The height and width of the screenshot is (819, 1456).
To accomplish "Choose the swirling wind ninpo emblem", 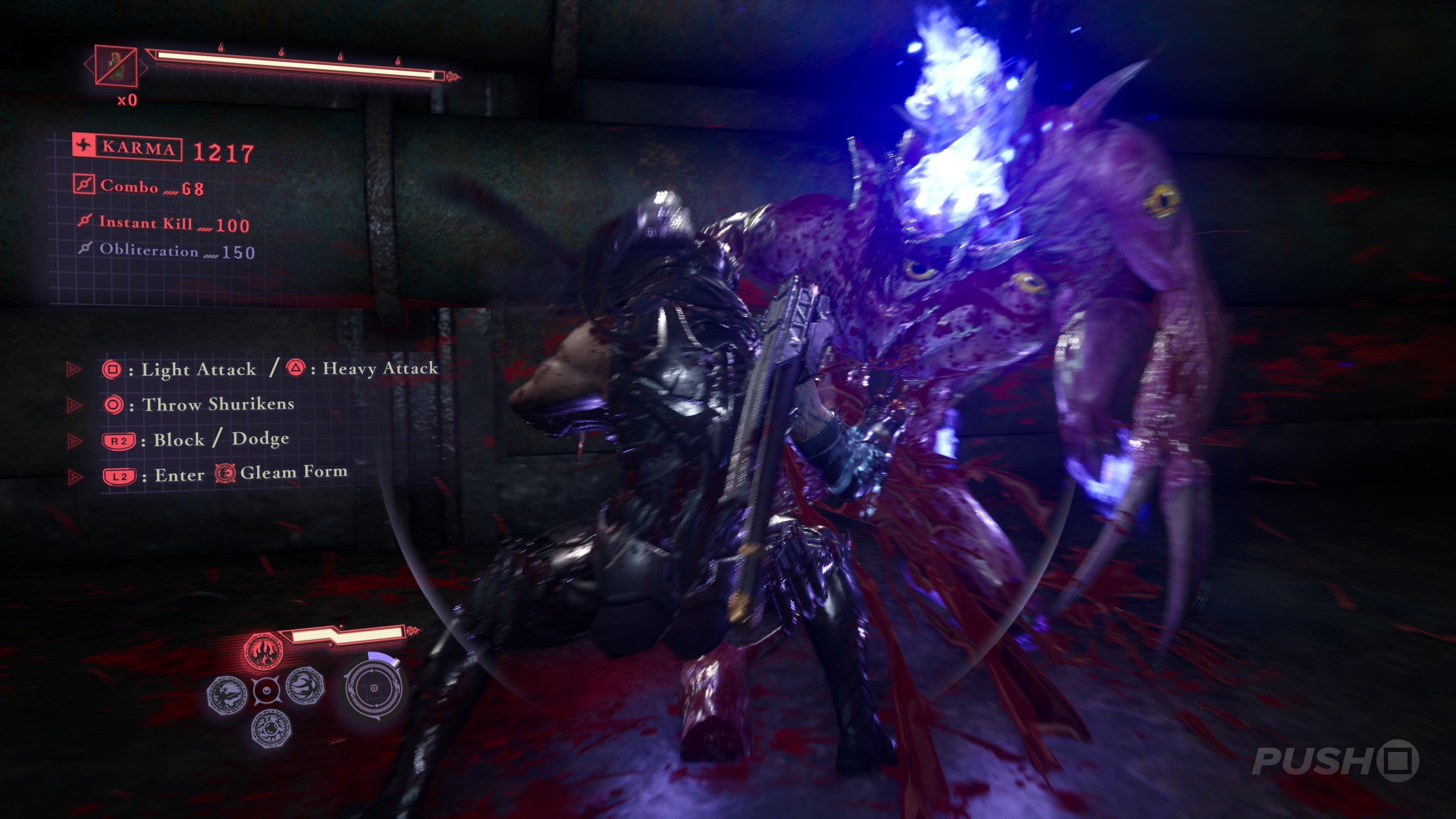I will (305, 686).
